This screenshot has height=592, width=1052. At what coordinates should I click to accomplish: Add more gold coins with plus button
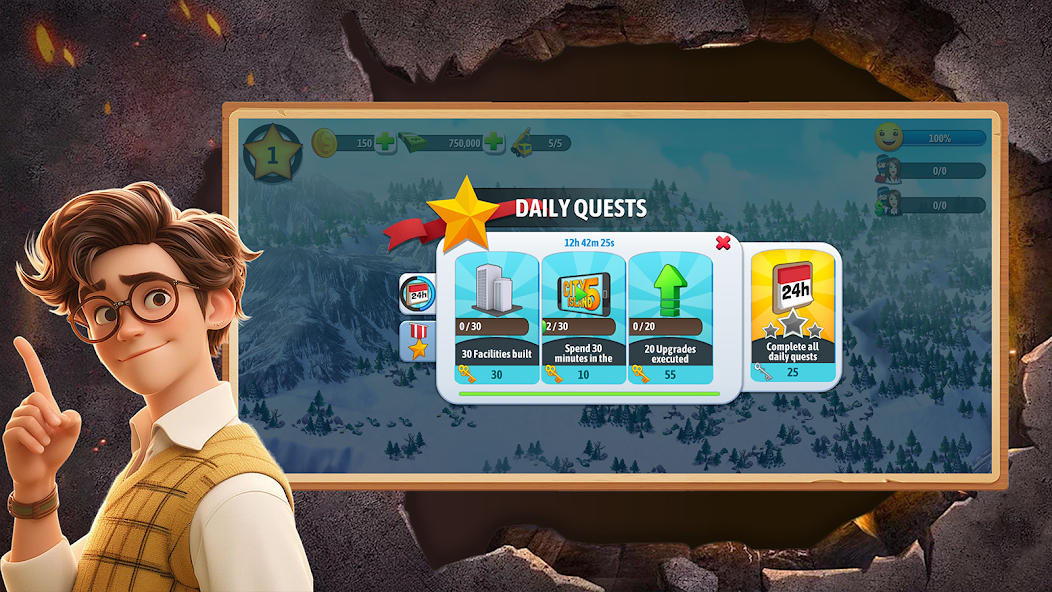pos(385,143)
